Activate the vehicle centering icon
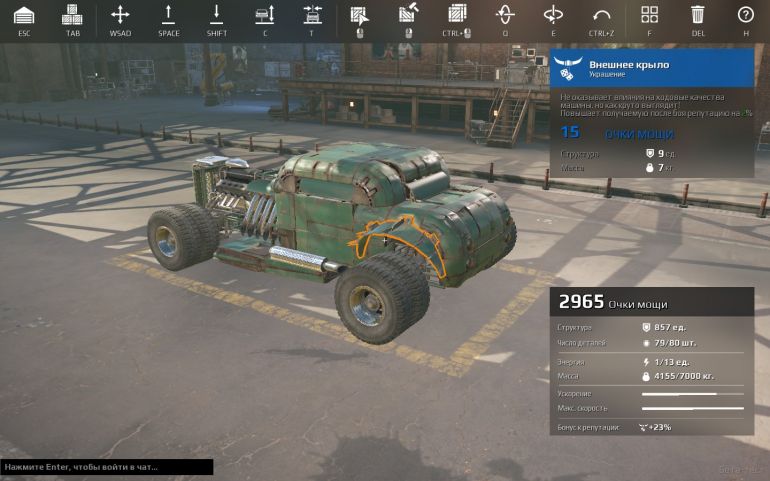770x481 pixels. click(312, 15)
